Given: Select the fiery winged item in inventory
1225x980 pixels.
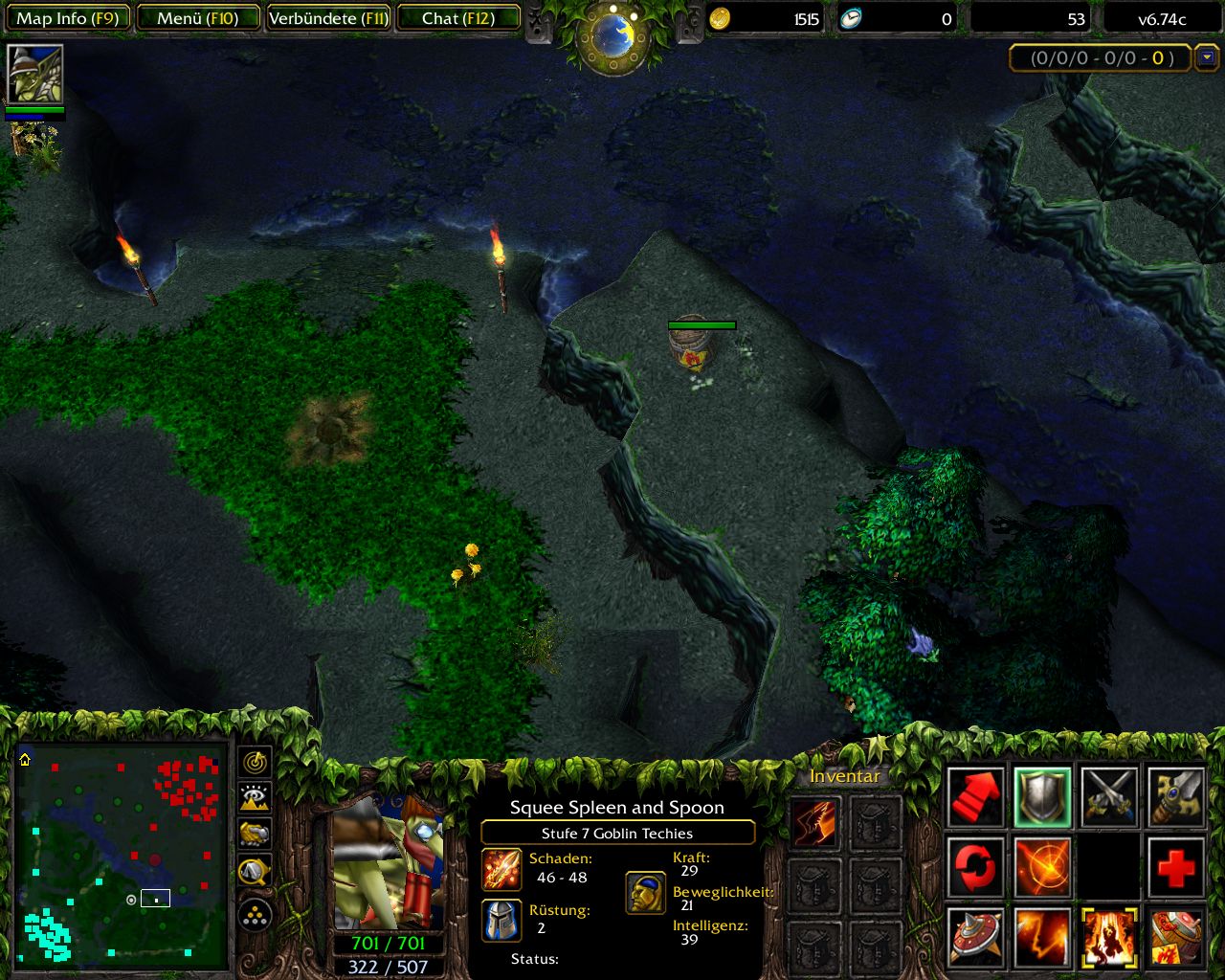Looking at the screenshot, I should [x=814, y=822].
